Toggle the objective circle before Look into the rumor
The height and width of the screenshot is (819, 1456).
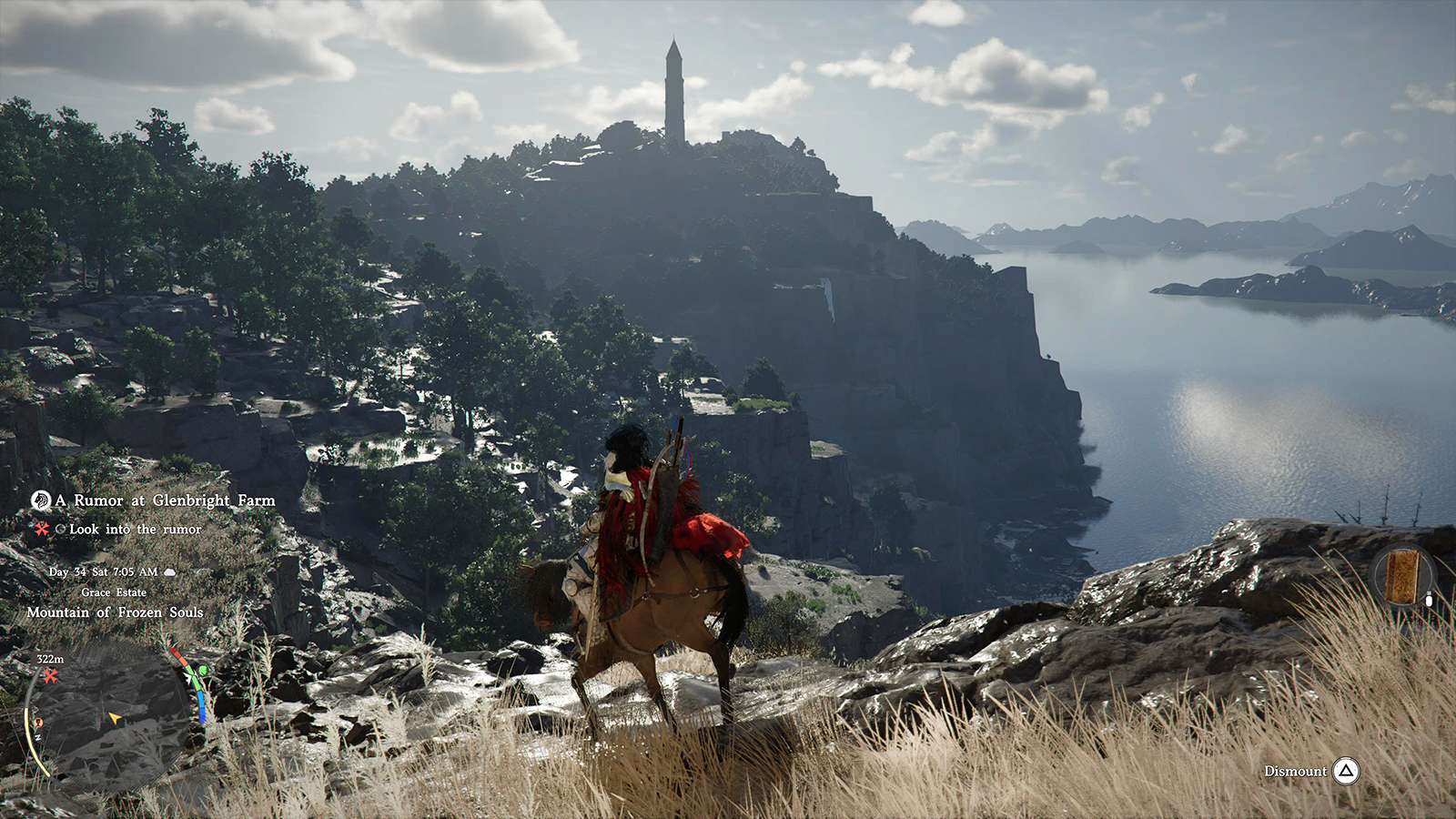(60, 528)
